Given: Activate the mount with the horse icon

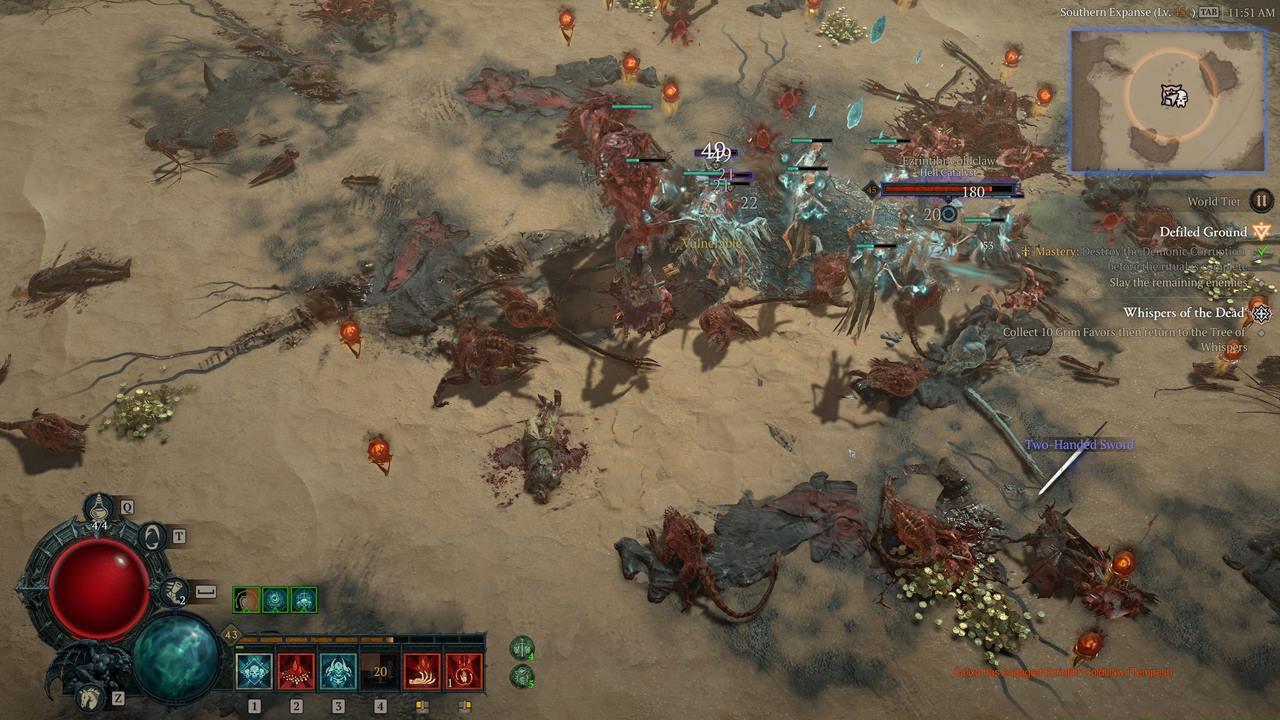Looking at the screenshot, I should tap(89, 697).
